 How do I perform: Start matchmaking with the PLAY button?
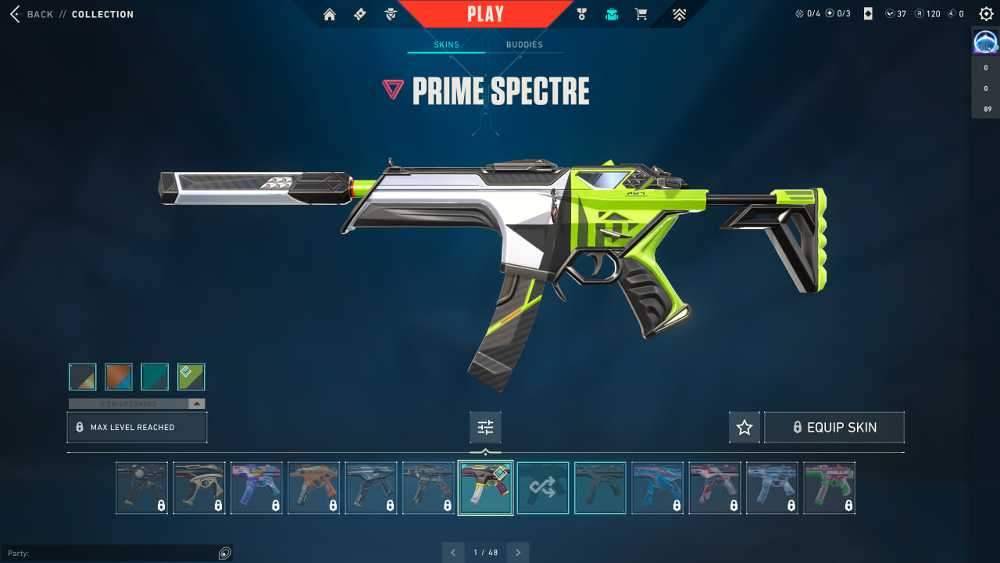tap(486, 14)
